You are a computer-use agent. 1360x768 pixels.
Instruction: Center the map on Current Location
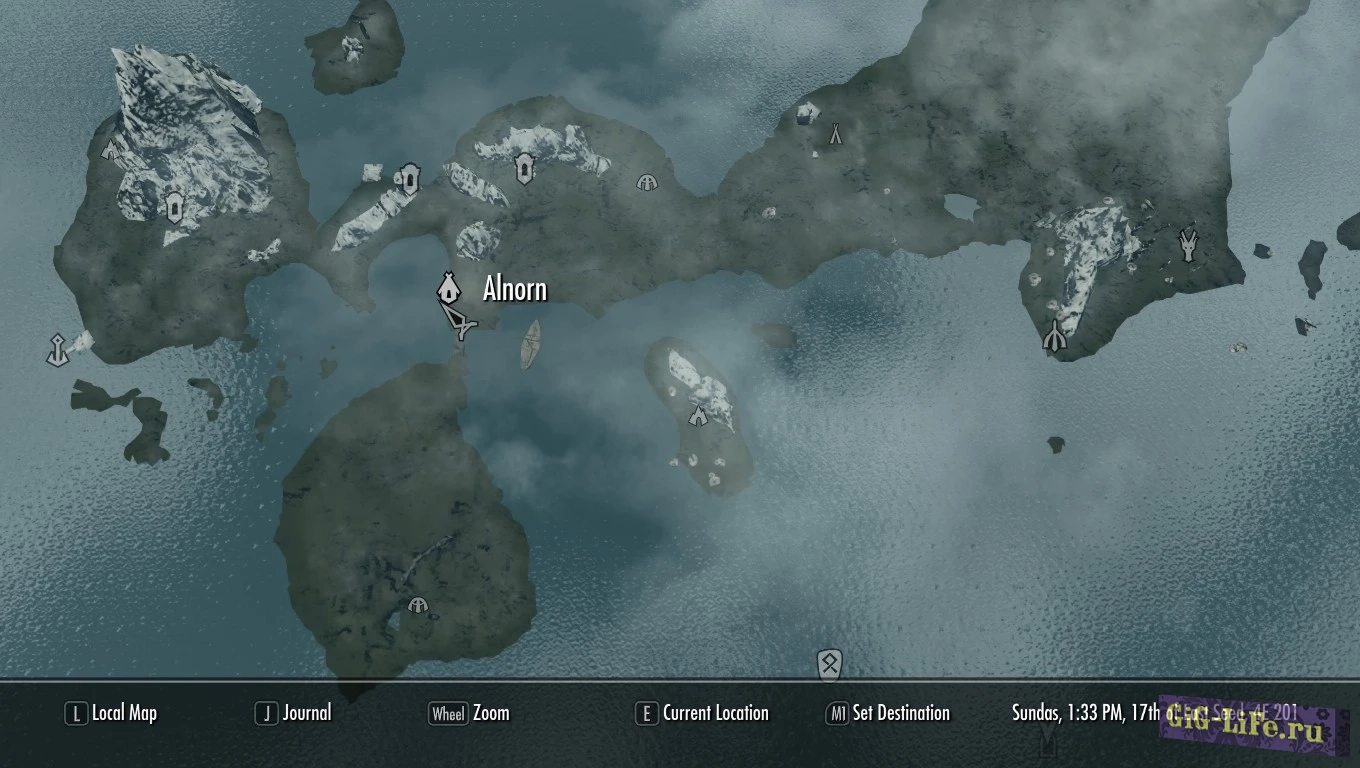click(x=703, y=713)
